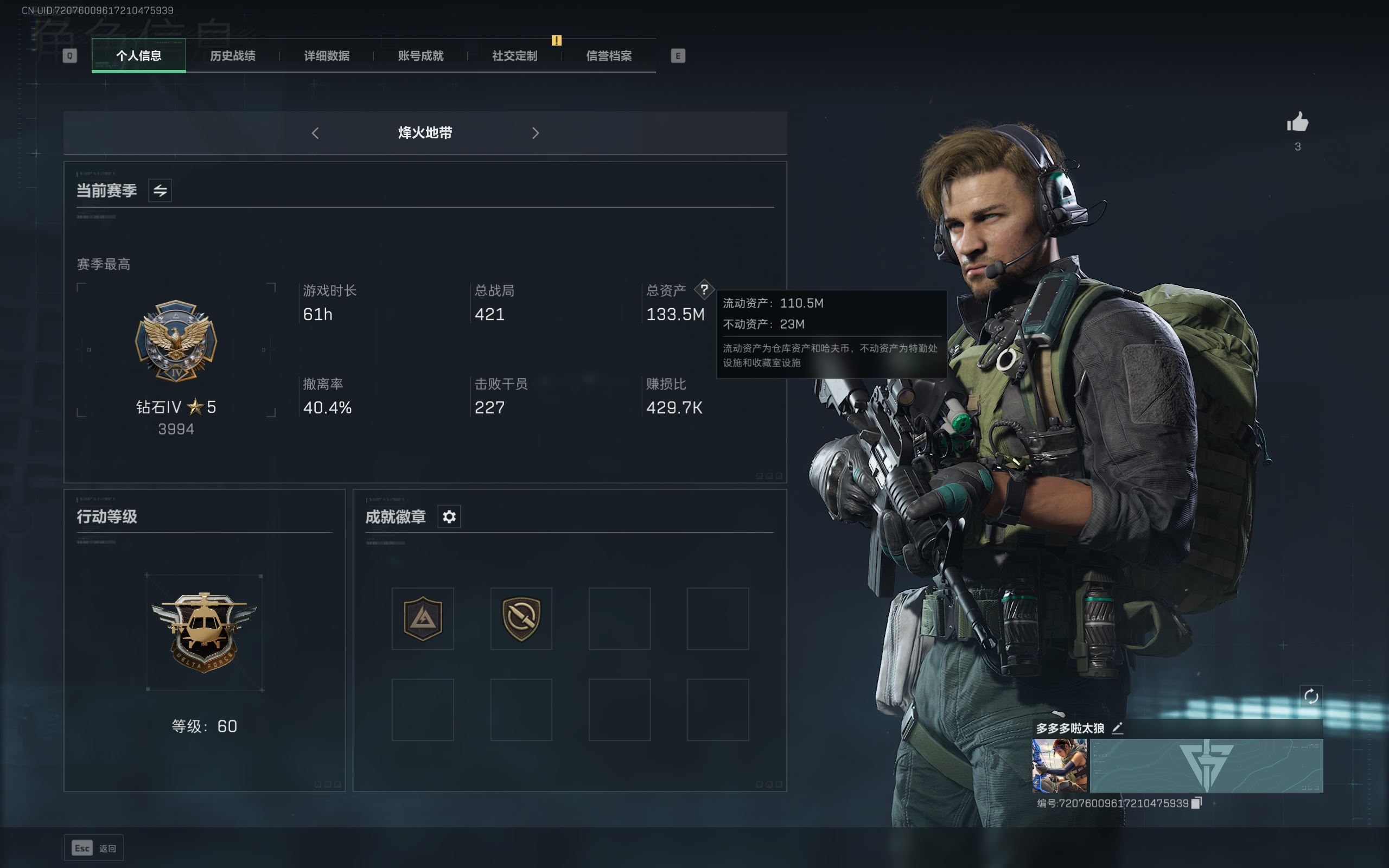
Task: Open the 信誉档案 tab
Action: [x=609, y=56]
